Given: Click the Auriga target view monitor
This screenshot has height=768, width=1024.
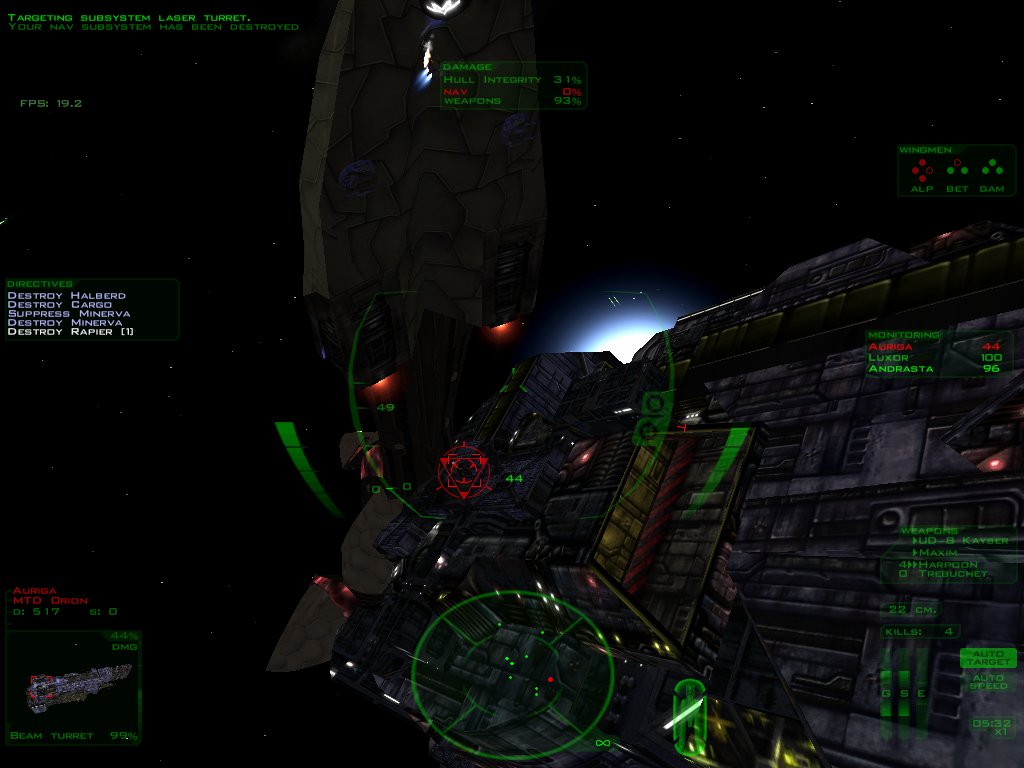Looking at the screenshot, I should 70,686.
